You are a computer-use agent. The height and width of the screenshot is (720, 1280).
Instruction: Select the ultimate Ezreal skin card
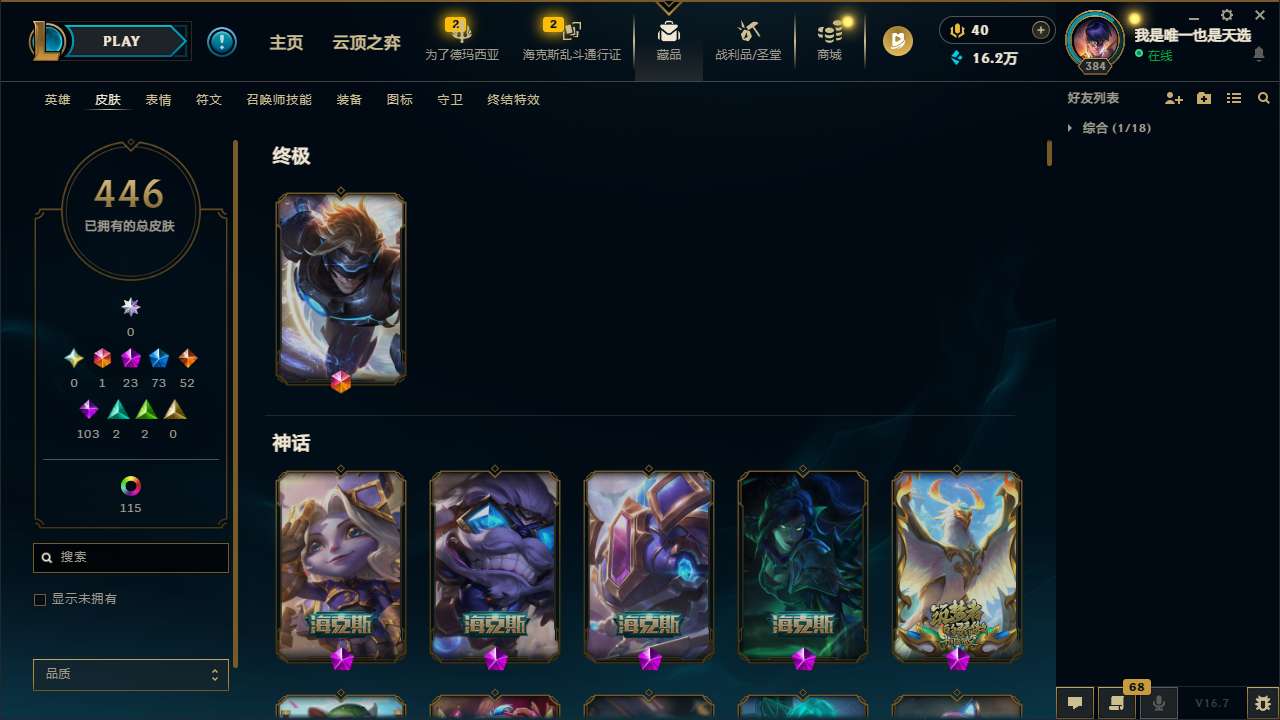pyautogui.click(x=340, y=288)
